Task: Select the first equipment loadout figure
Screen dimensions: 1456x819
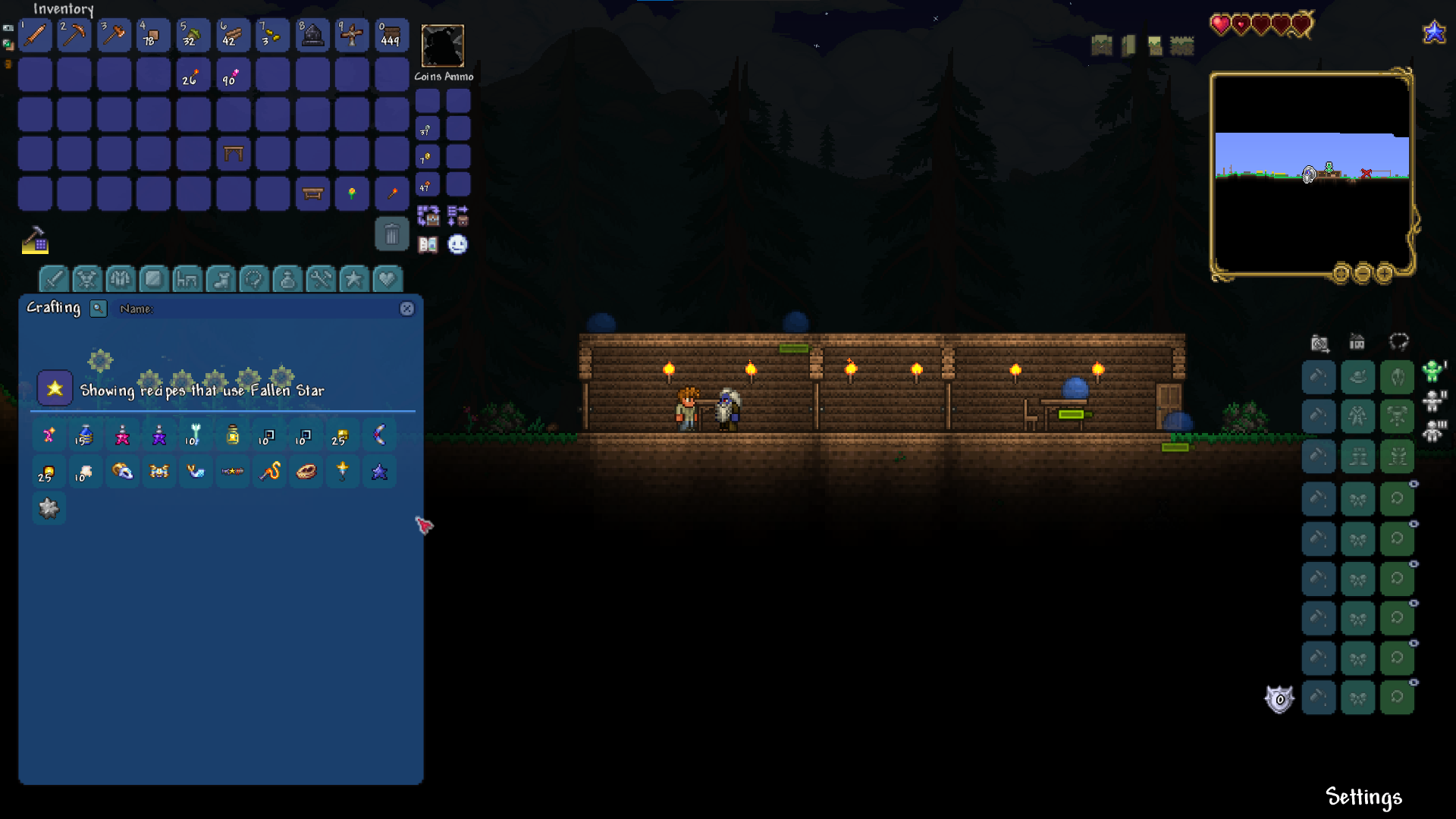Action: point(1432,371)
